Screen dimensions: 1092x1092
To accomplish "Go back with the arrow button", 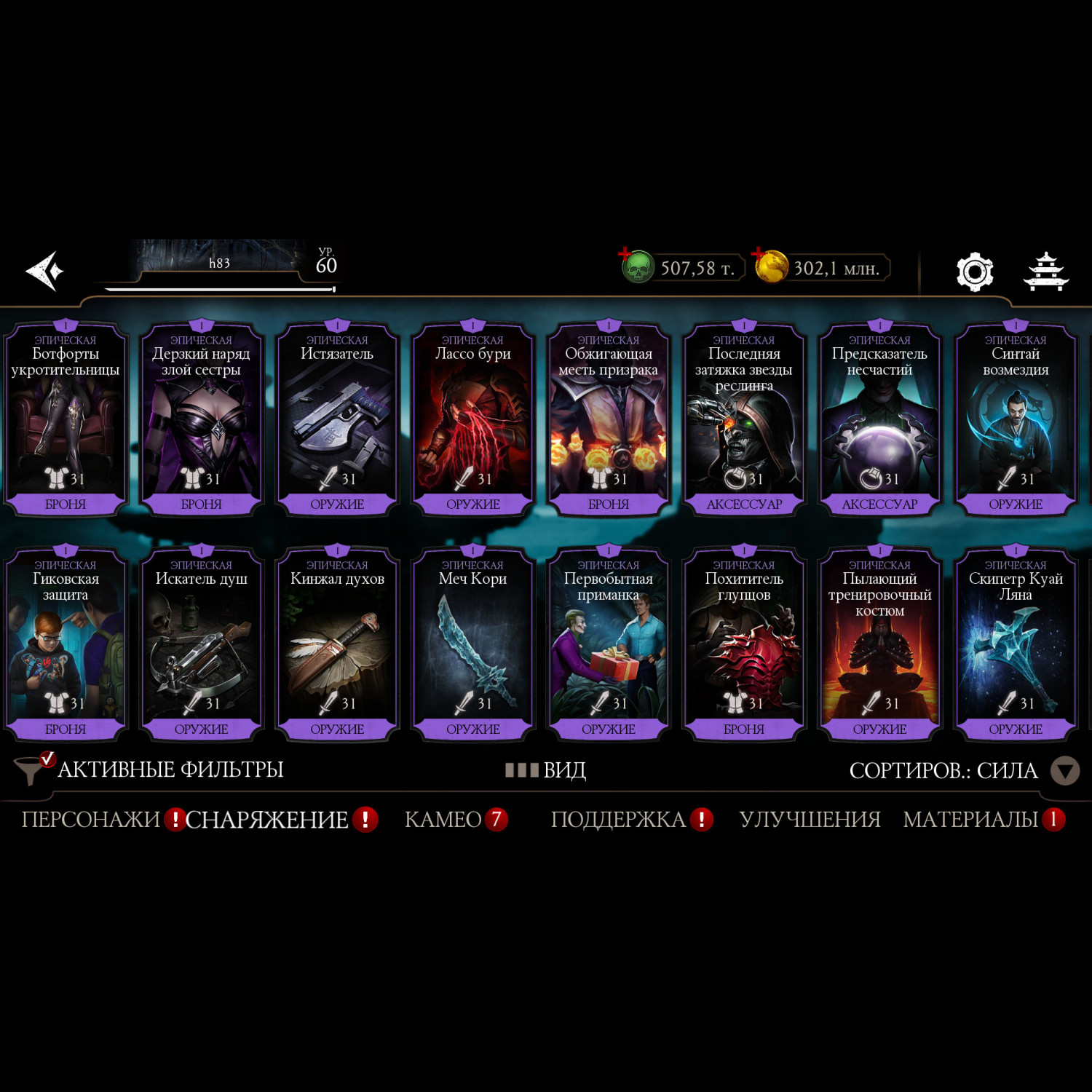I will point(45,271).
